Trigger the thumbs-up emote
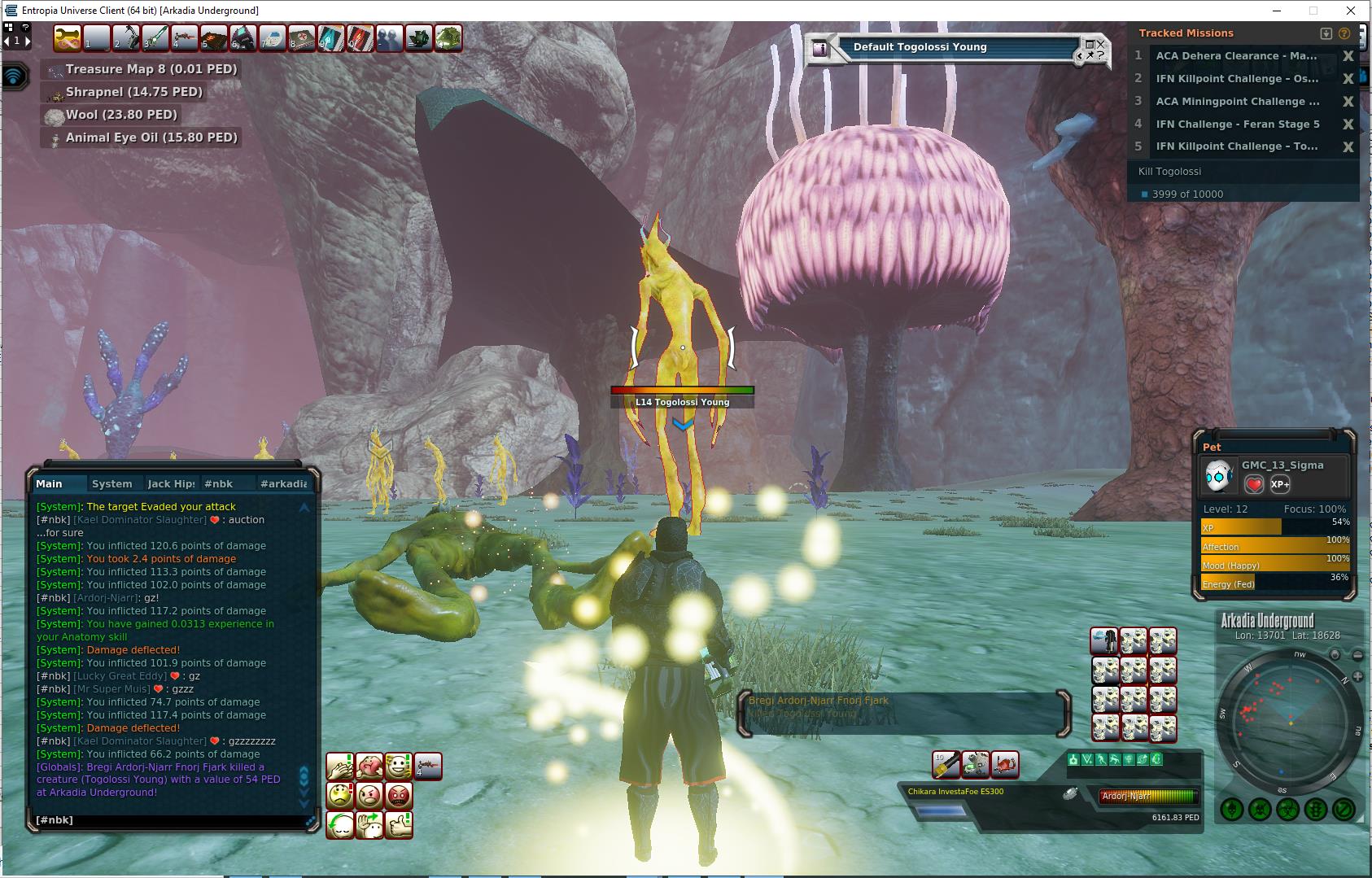Image resolution: width=1372 pixels, height=878 pixels. click(398, 824)
